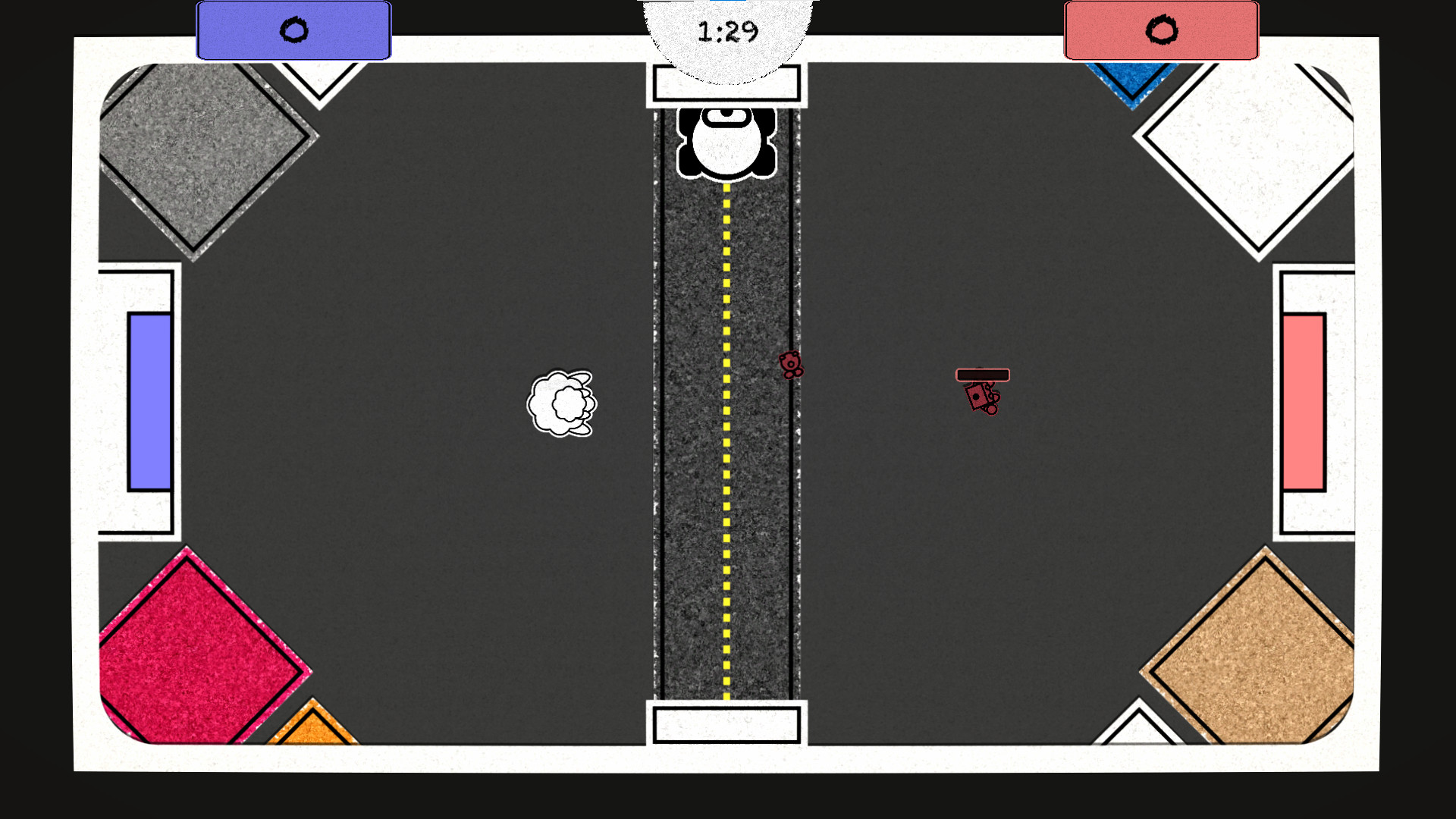Click the blue team score badge showing 0
The height and width of the screenshot is (819, 1456).
click(x=294, y=30)
